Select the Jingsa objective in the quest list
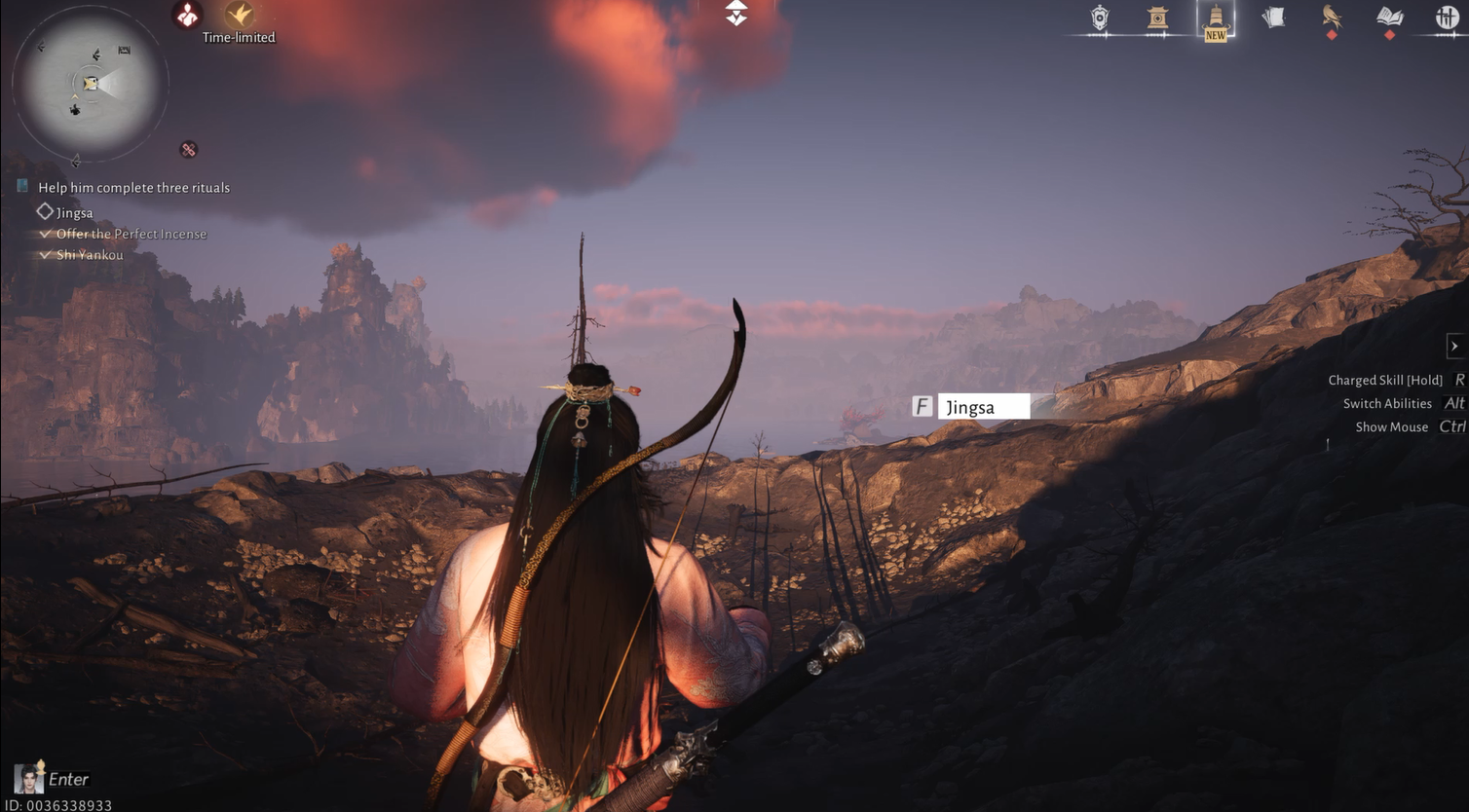 tap(74, 212)
